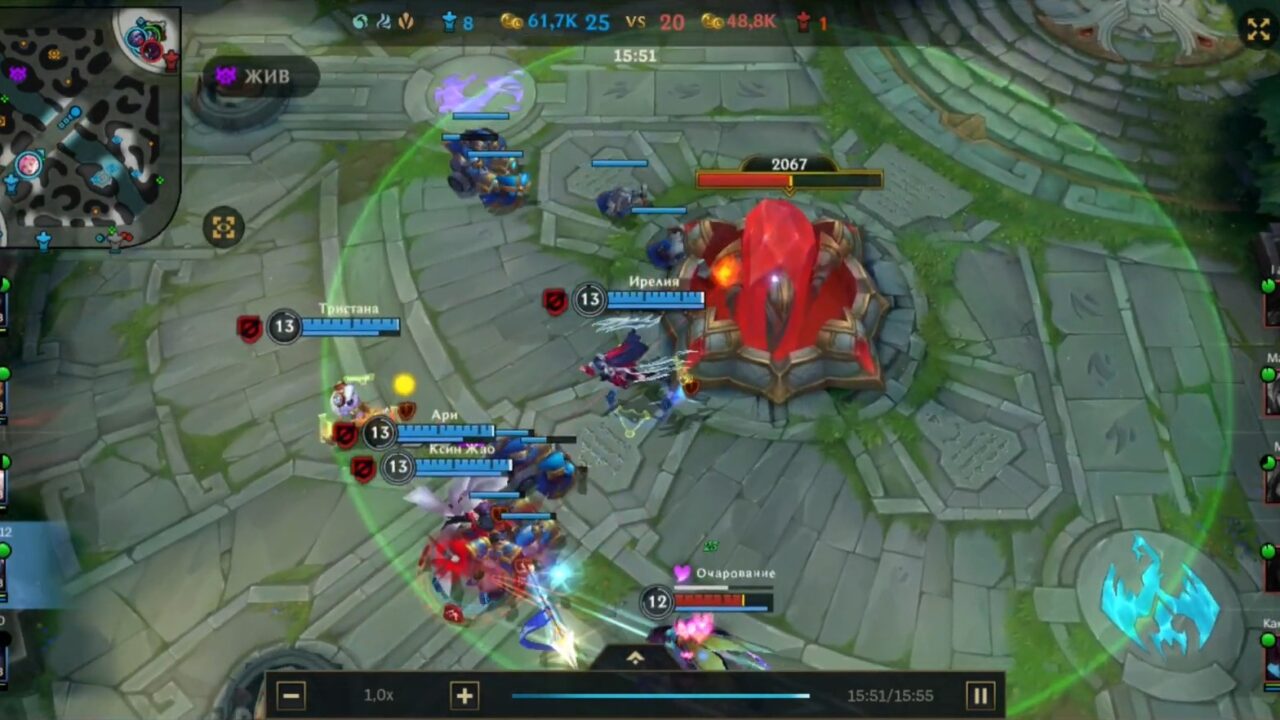The image size is (1280, 720).
Task: Pause the replay using the pause button
Action: 981,695
